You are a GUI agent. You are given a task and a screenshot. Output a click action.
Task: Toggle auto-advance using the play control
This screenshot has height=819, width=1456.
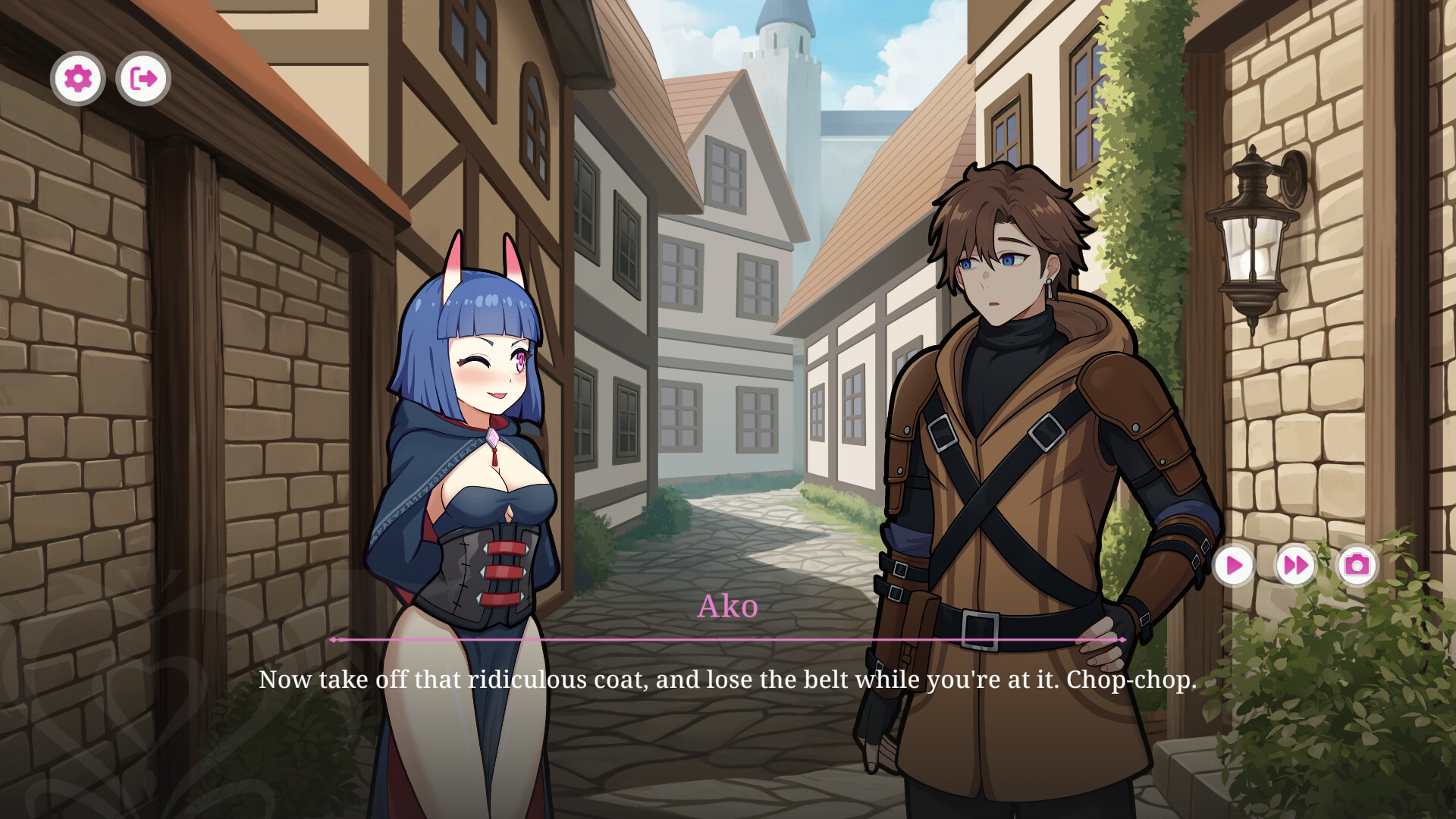pyautogui.click(x=1235, y=564)
